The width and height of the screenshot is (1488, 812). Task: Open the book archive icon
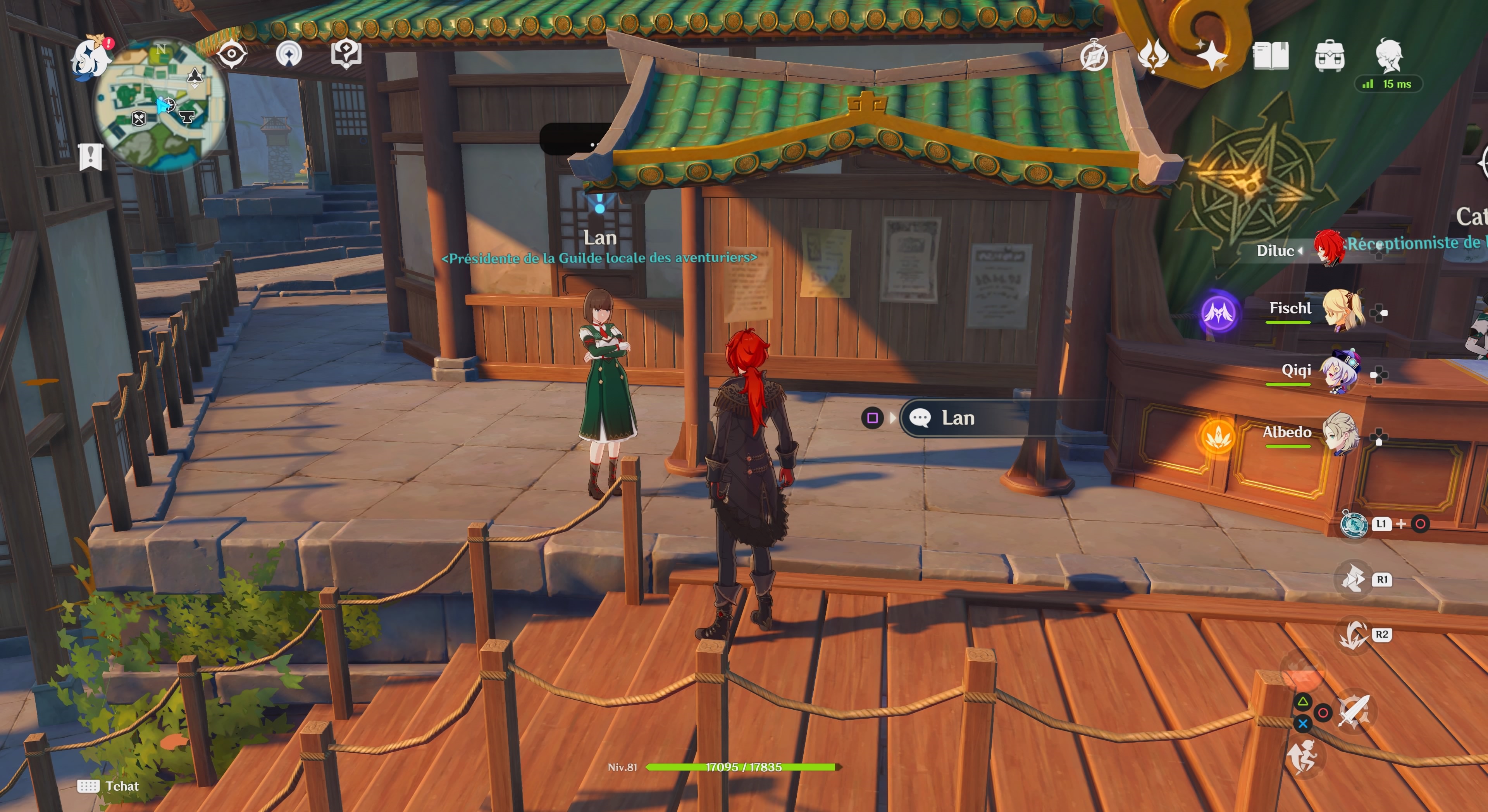click(x=1270, y=56)
